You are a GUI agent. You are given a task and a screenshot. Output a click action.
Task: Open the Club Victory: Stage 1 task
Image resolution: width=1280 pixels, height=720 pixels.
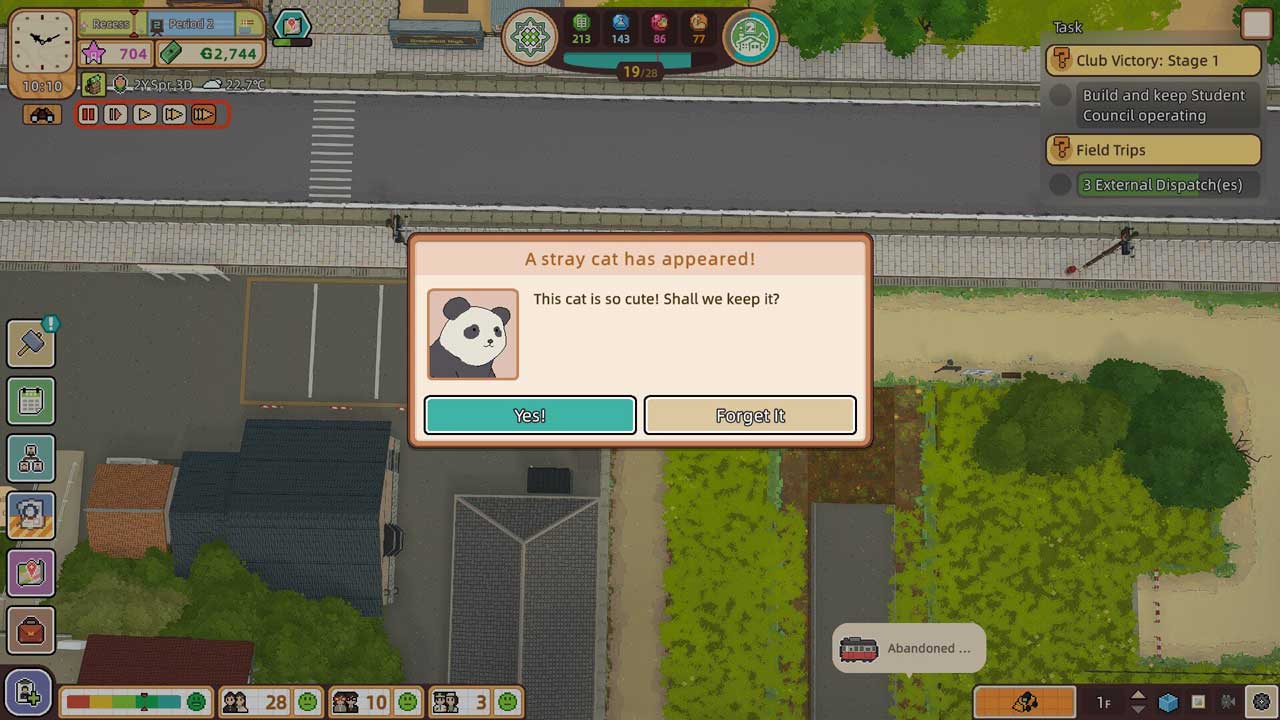1153,60
